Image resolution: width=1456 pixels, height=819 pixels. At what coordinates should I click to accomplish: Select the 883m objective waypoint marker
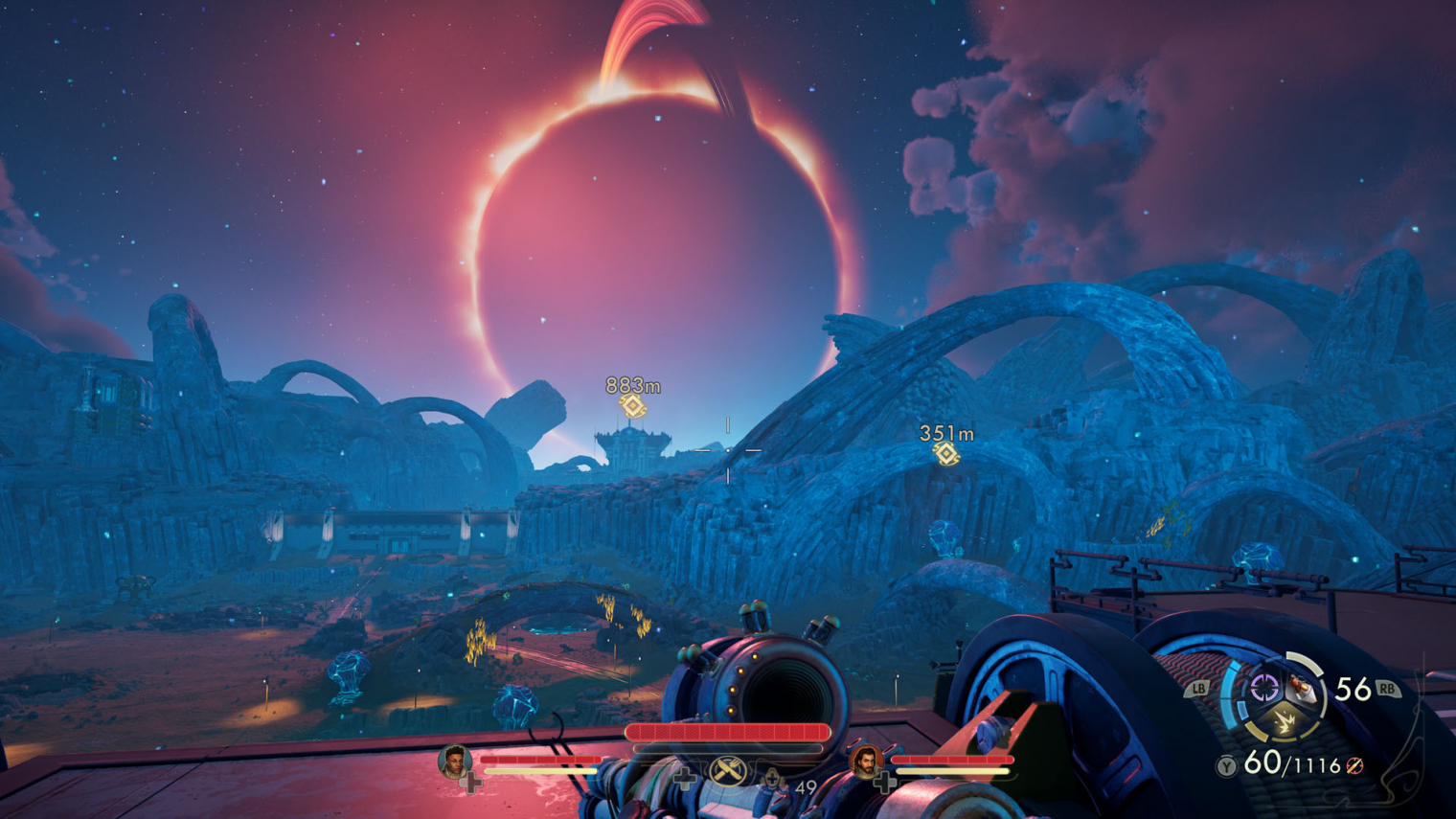click(x=632, y=406)
